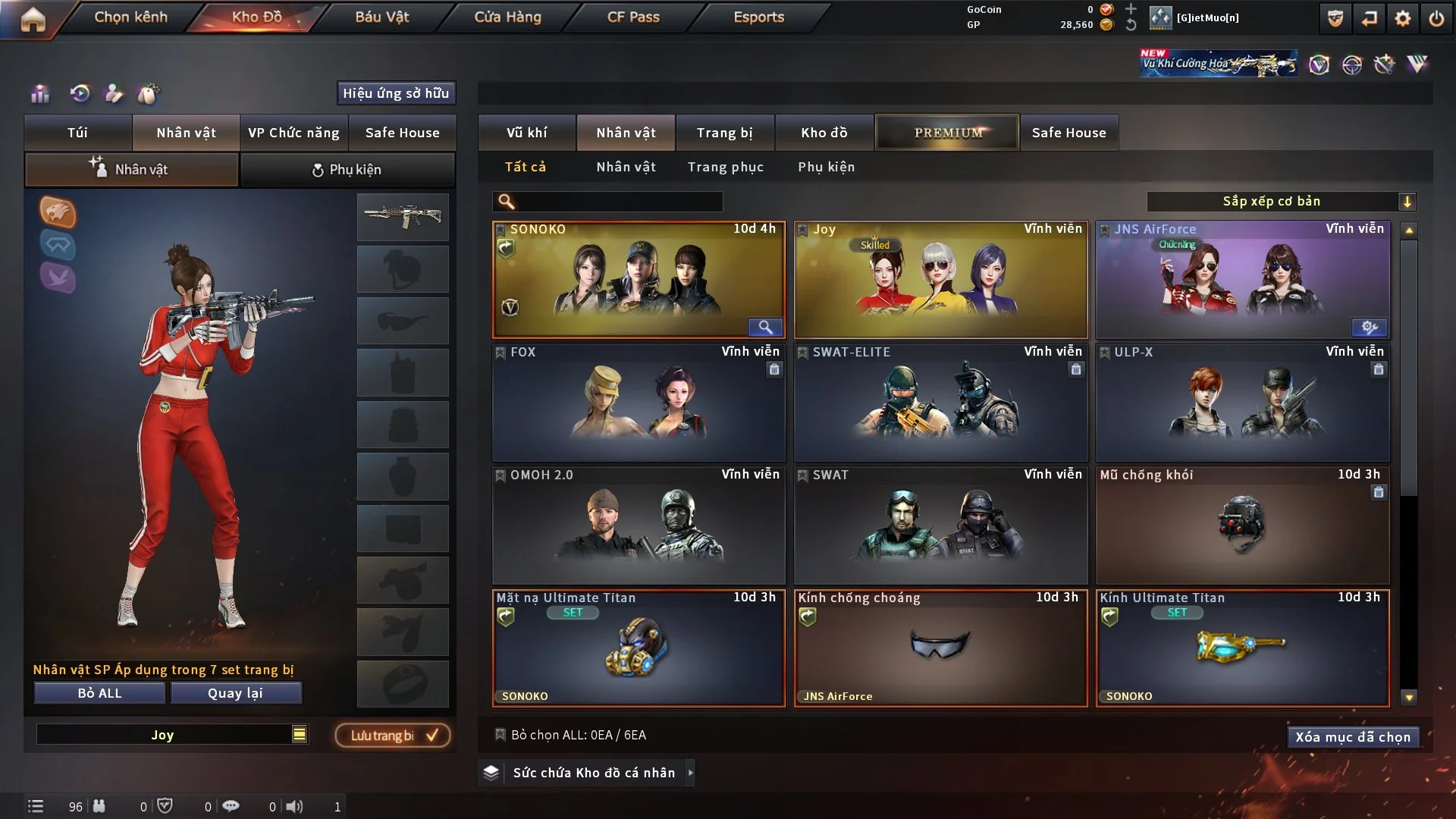
Task: Focus the inventory search field
Action: (618, 201)
